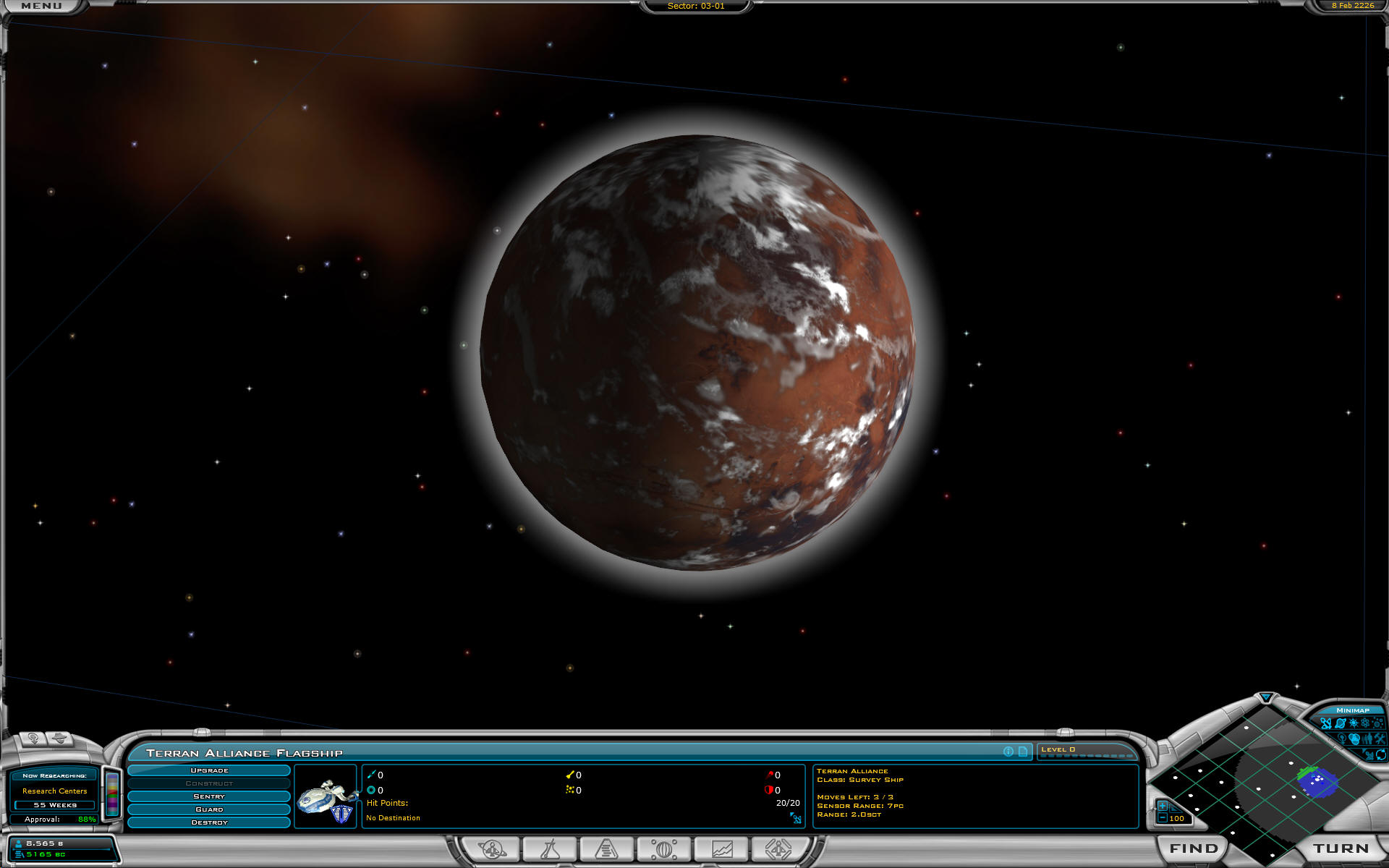Click the FIND button

1193,848
